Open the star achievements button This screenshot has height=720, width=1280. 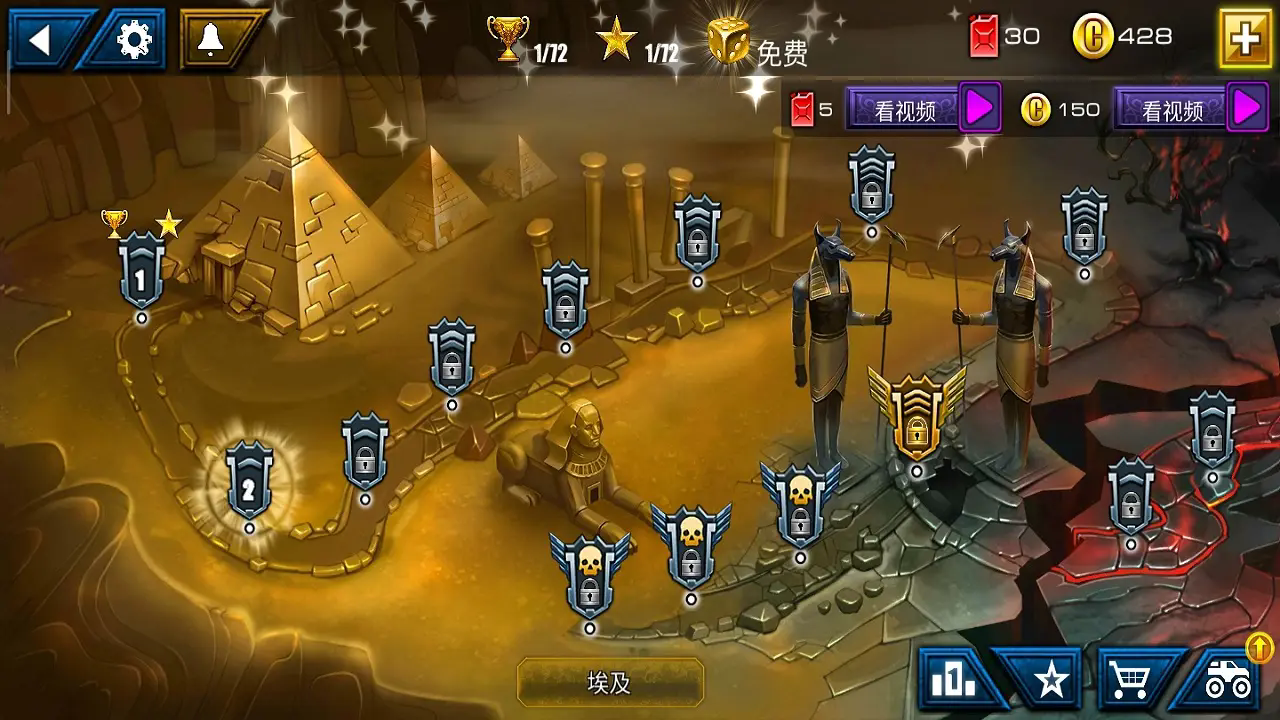(1050, 680)
